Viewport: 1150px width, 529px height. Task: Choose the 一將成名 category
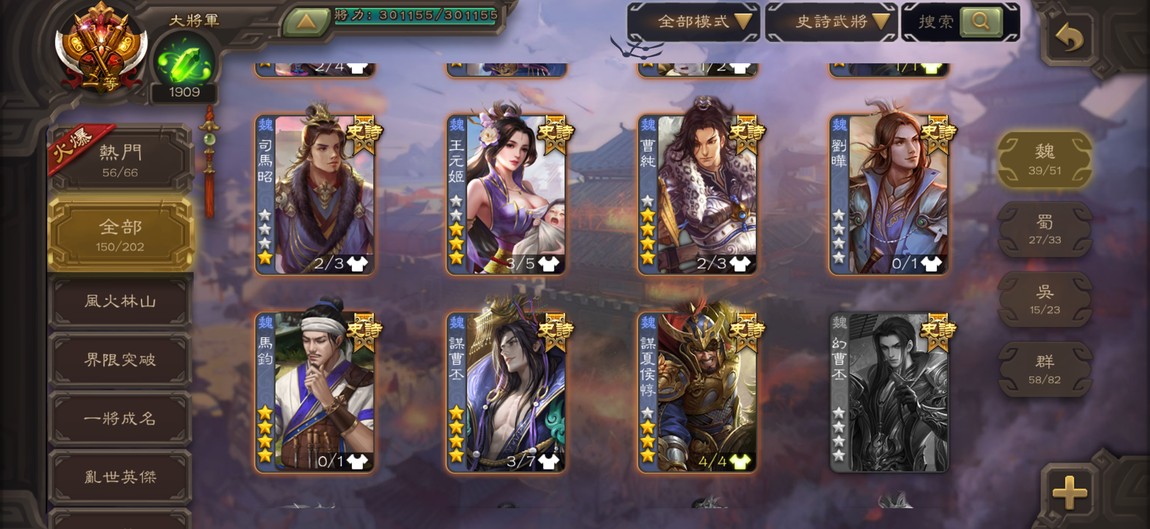[x=120, y=418]
